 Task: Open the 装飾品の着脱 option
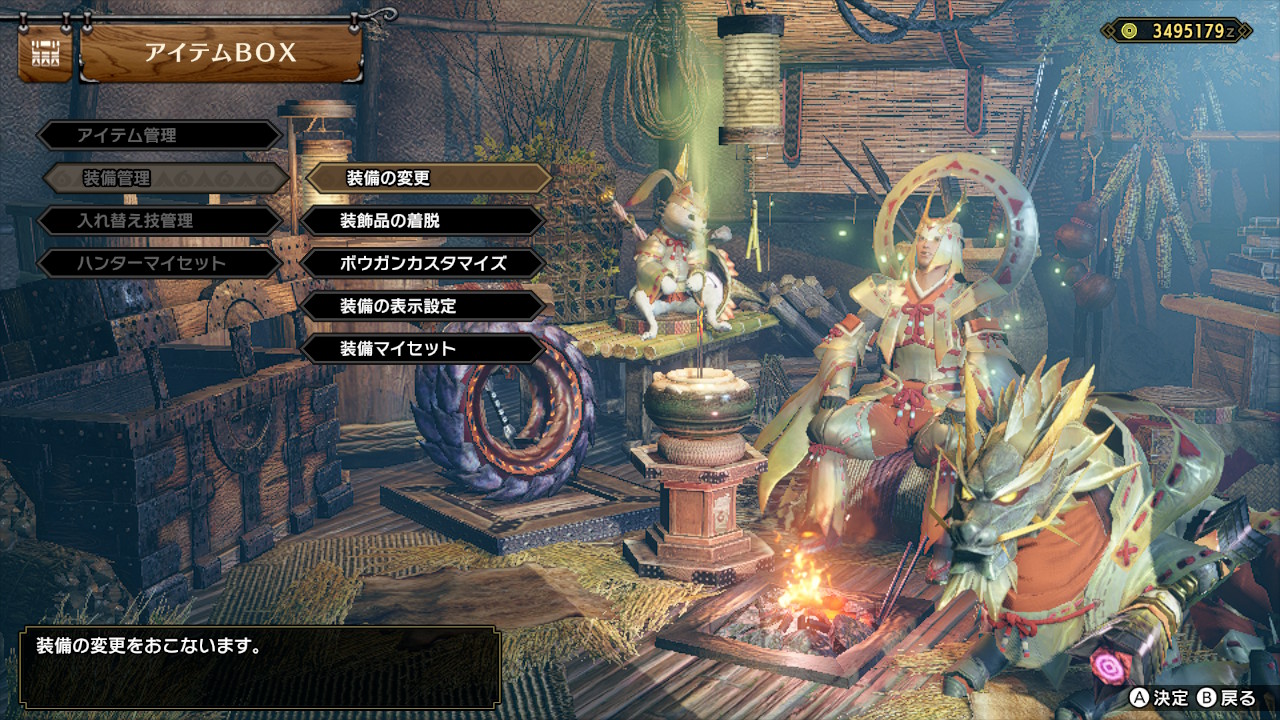pyautogui.click(x=423, y=220)
